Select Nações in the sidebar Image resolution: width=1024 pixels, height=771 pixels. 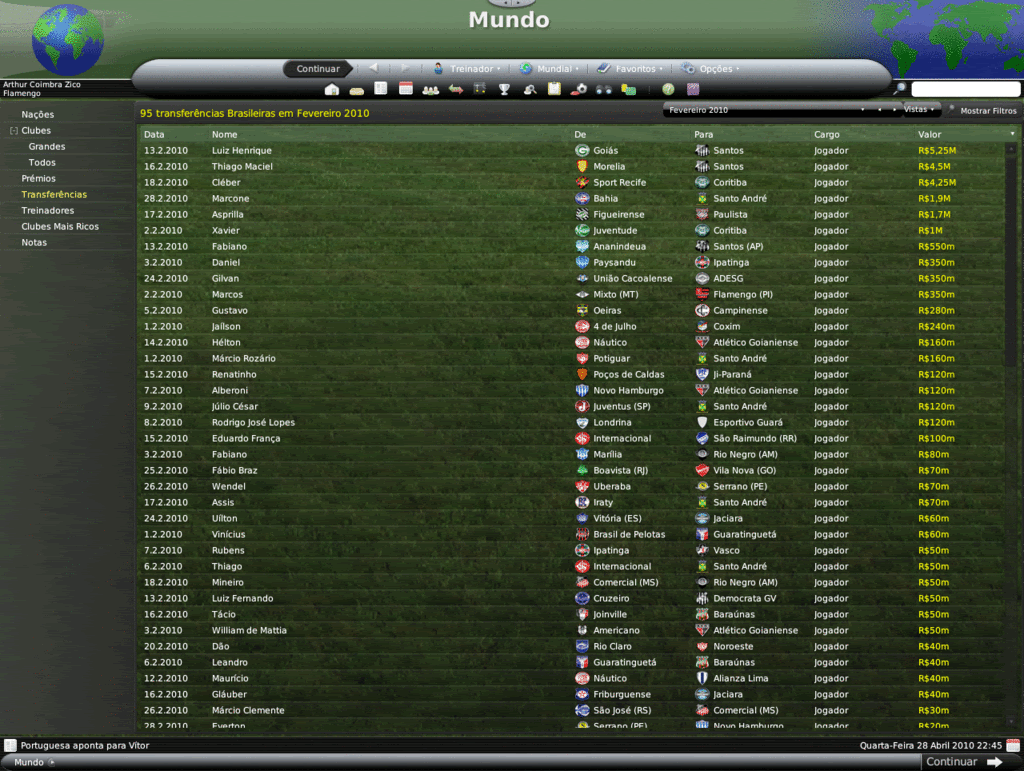[38, 115]
